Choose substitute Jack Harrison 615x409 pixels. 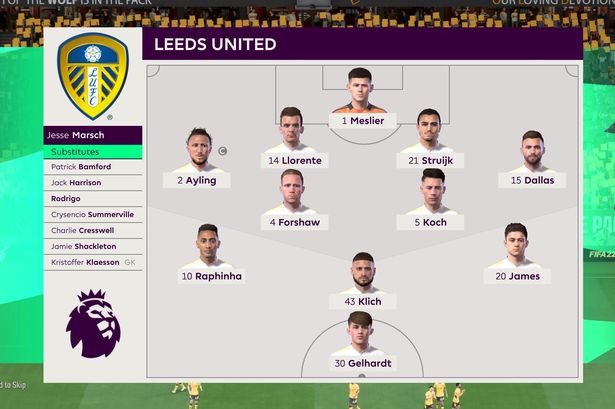point(92,183)
